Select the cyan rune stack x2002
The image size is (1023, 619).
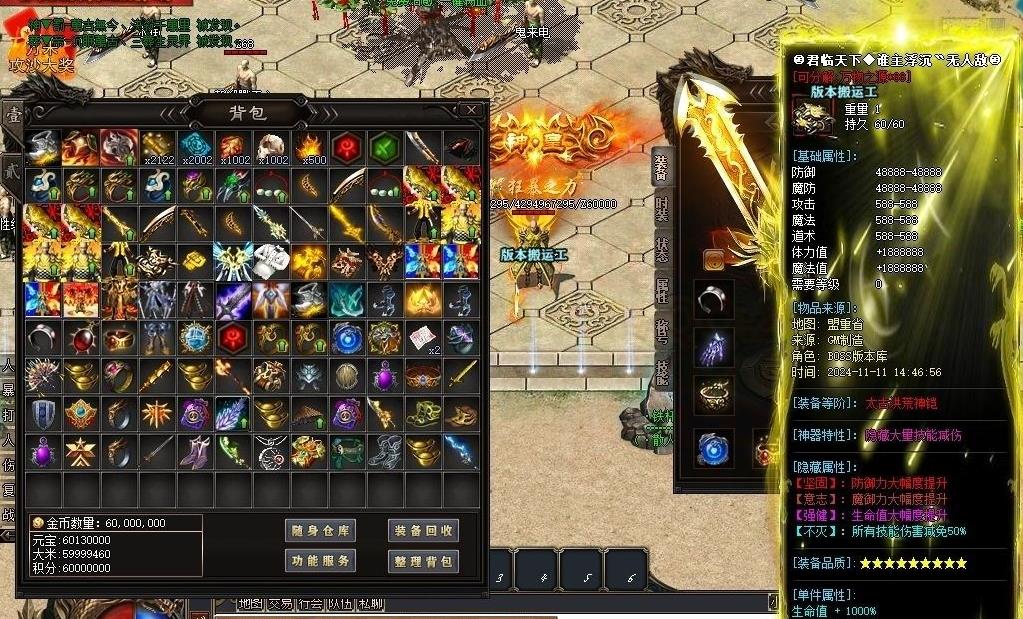(196, 148)
